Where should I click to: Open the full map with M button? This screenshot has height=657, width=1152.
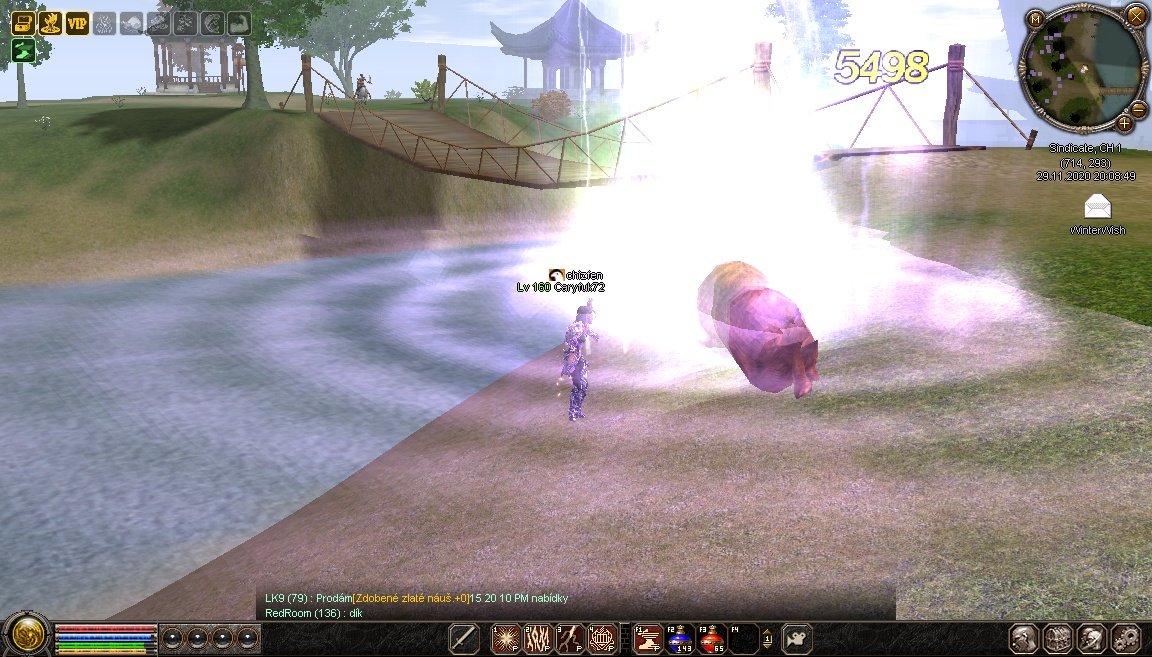(x=1037, y=19)
